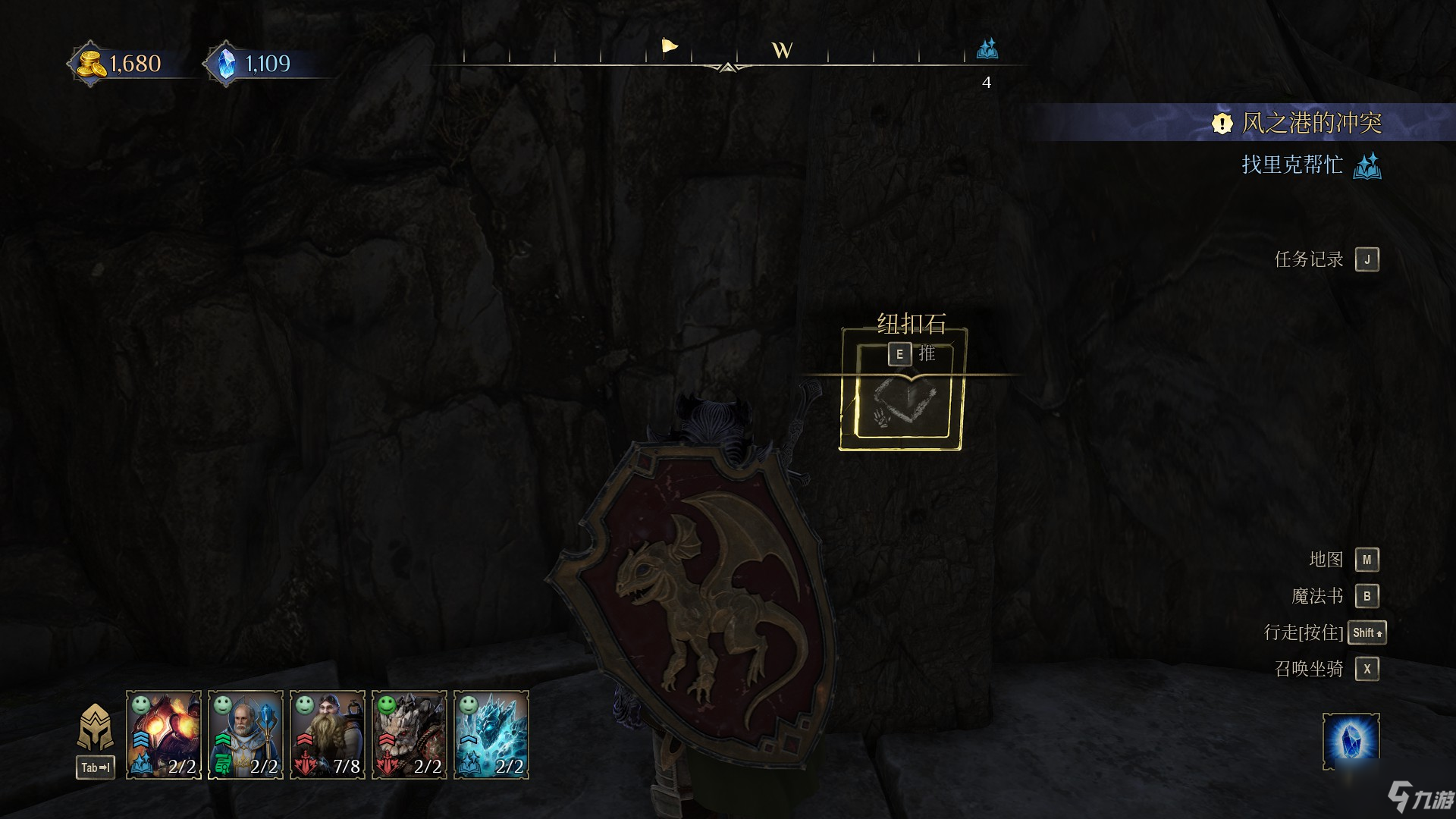The width and height of the screenshot is (1456, 819).
Task: Select the 找里克帮忙 quest objective
Action: 1292,165
